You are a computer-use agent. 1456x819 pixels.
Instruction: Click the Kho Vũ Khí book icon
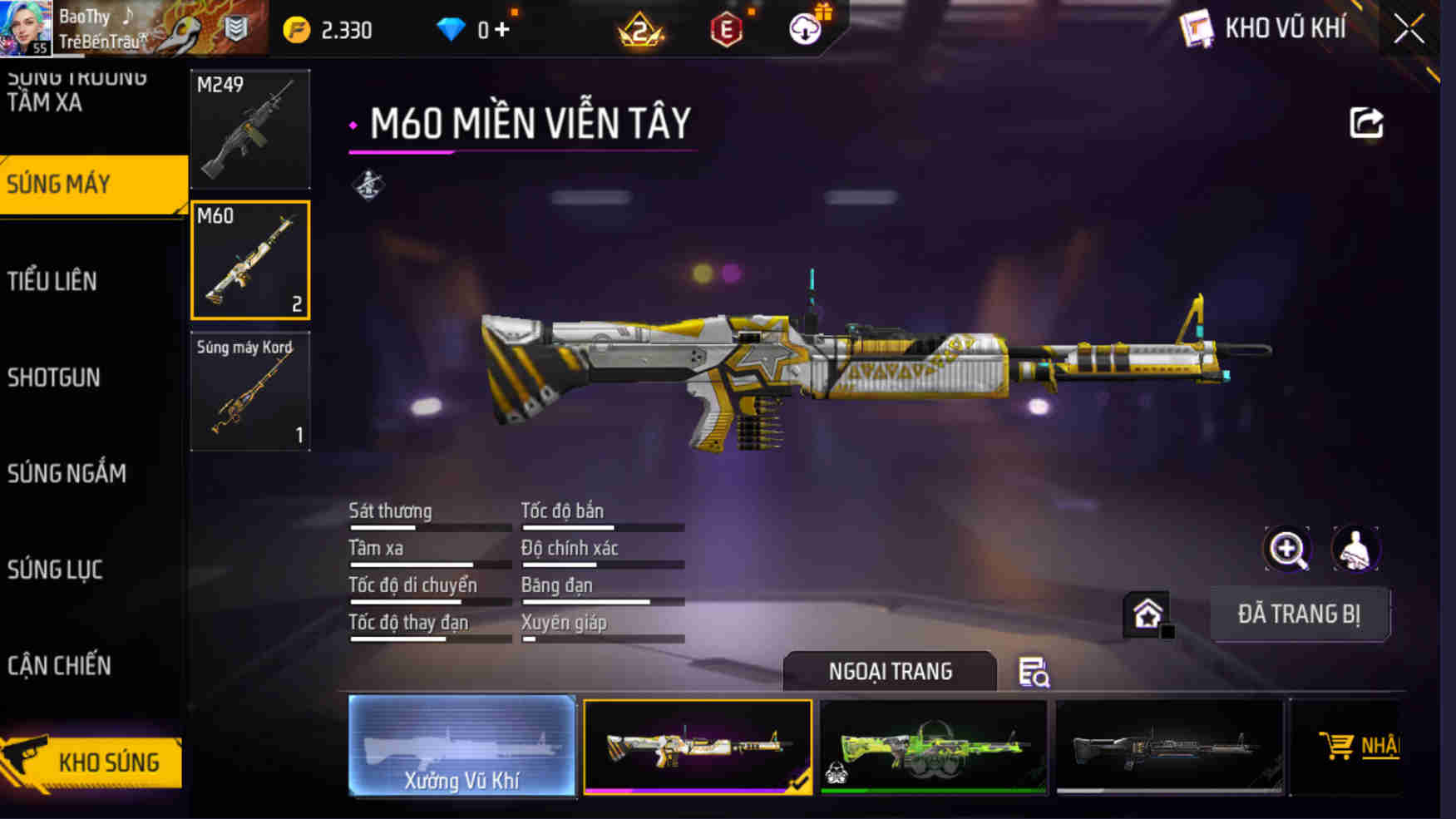point(1196,27)
